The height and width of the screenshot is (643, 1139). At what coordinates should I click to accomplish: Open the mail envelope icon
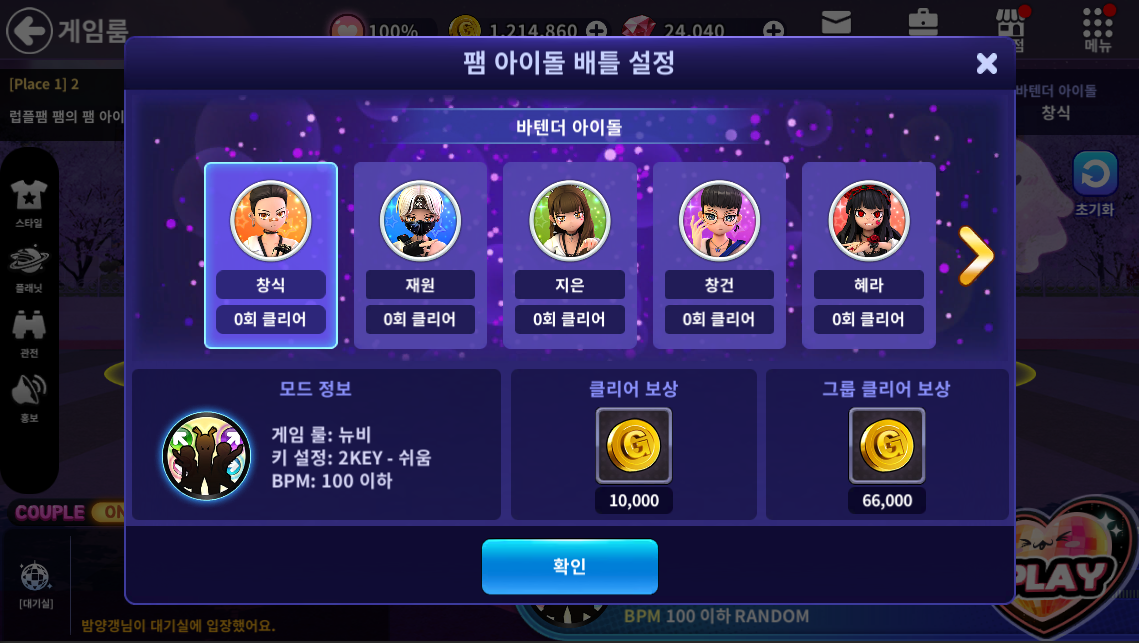(836, 22)
